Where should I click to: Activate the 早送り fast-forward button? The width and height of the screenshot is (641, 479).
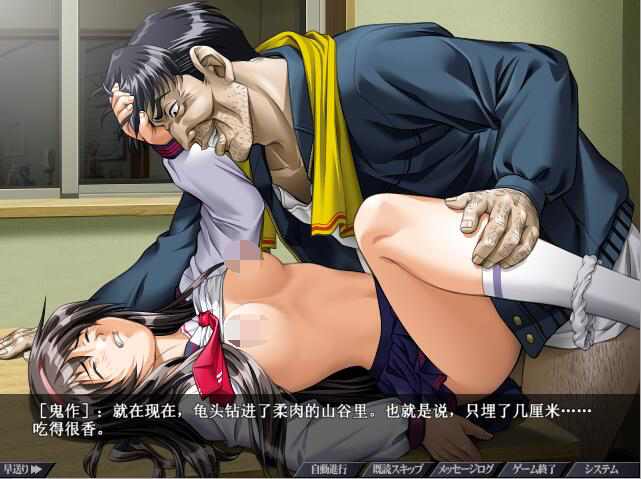(22, 468)
